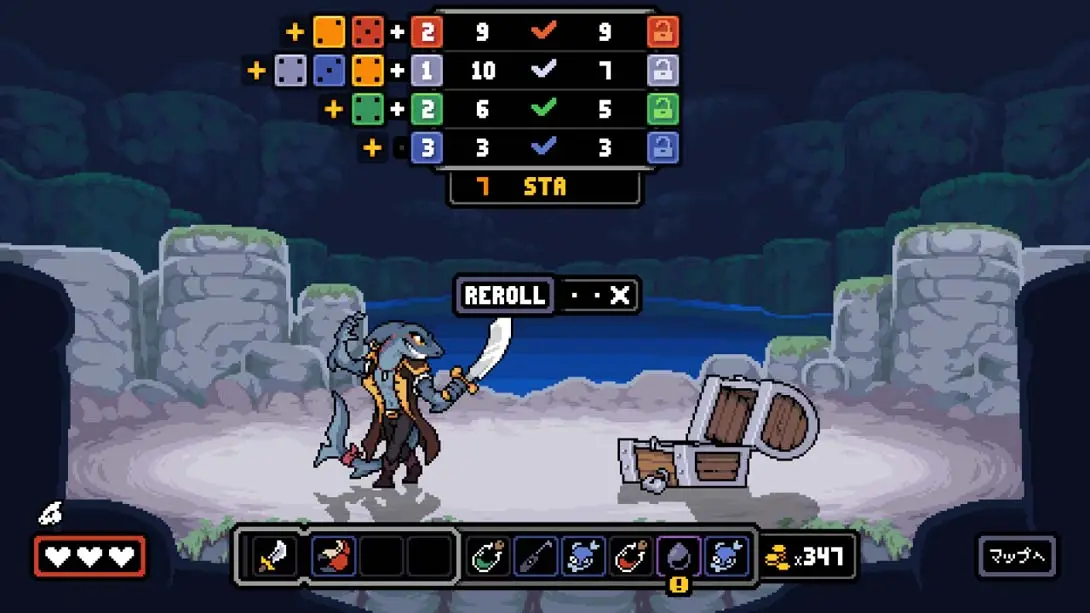This screenshot has width=1090, height=613.
Task: Toggle the red padlock on the top row
Action: coord(662,32)
